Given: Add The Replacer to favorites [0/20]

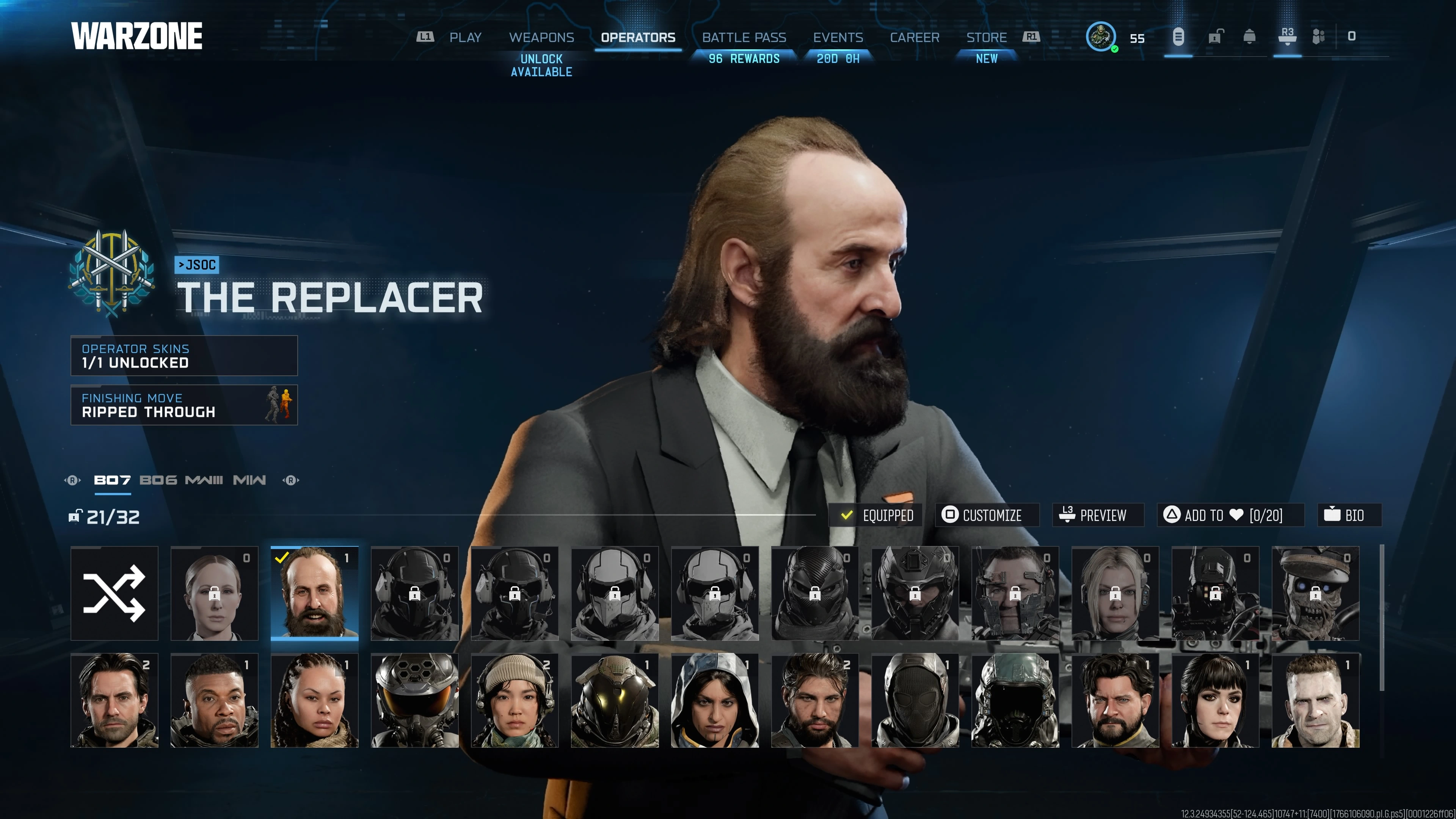Looking at the screenshot, I should tap(1229, 515).
